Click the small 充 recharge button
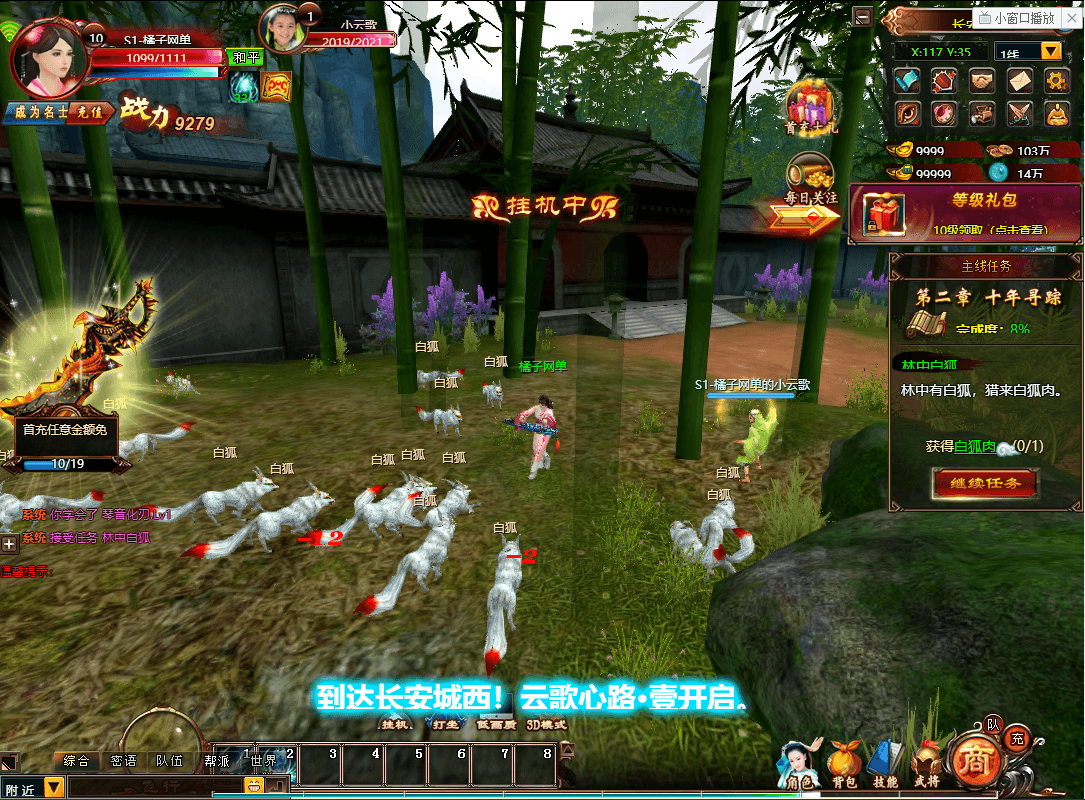Image resolution: width=1085 pixels, height=800 pixels. pyautogui.click(x=1017, y=739)
